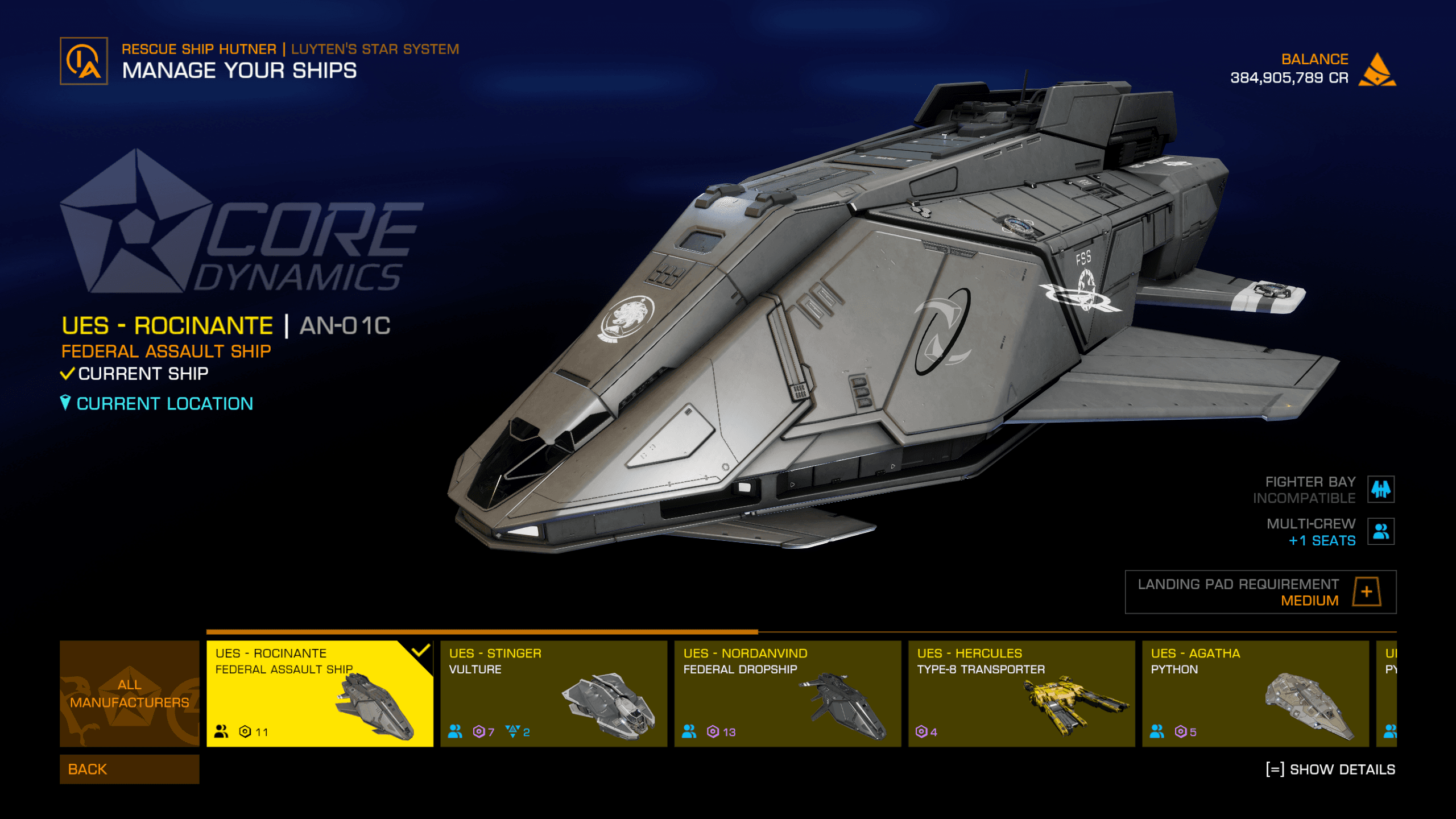Select the UES - Rocinante Federal Assault Ship
Screen dimensions: 1456x819
tap(319, 693)
